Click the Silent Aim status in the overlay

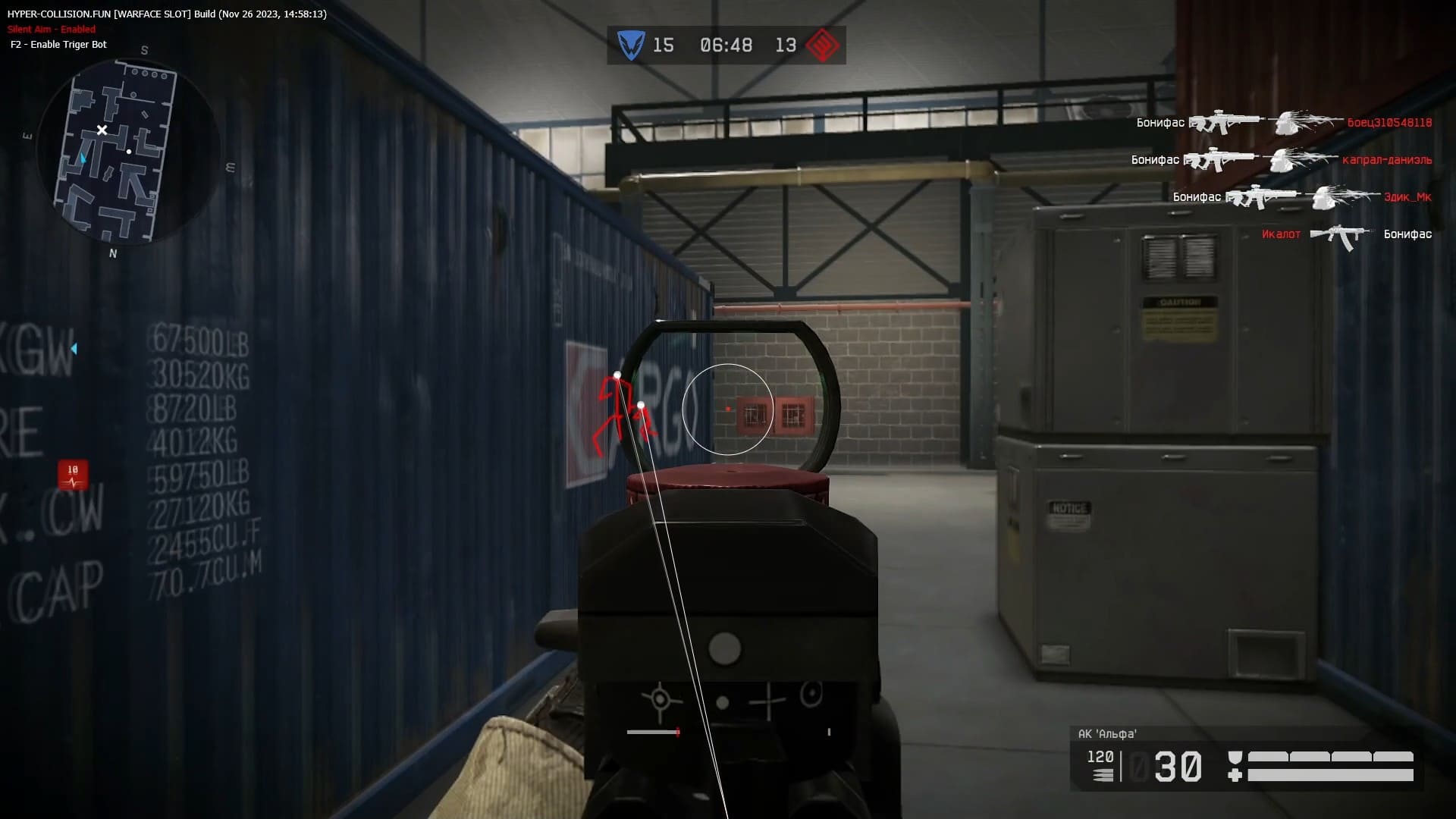(52, 30)
